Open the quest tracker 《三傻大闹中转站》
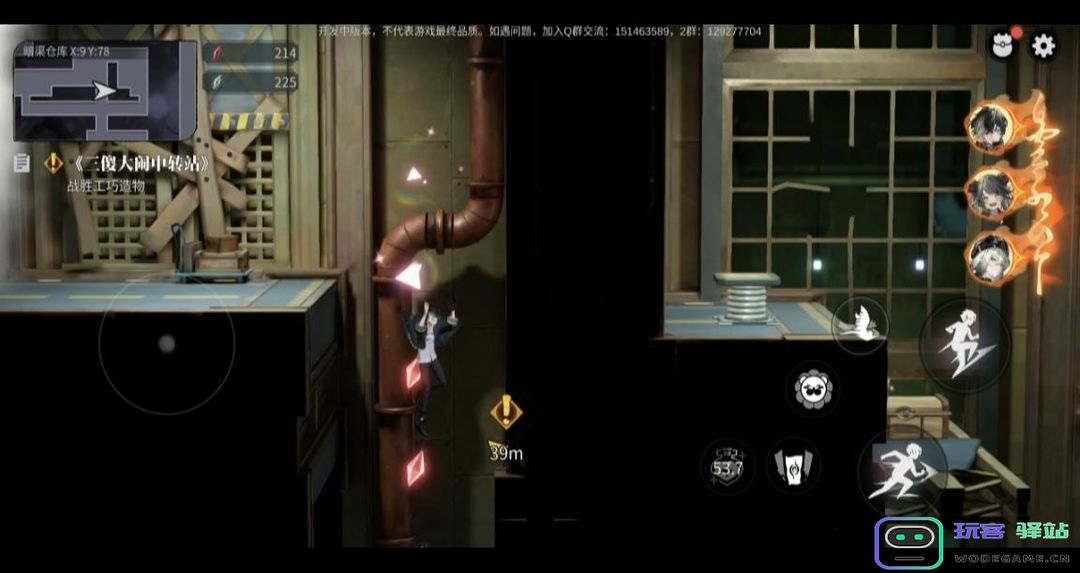 pos(142,164)
